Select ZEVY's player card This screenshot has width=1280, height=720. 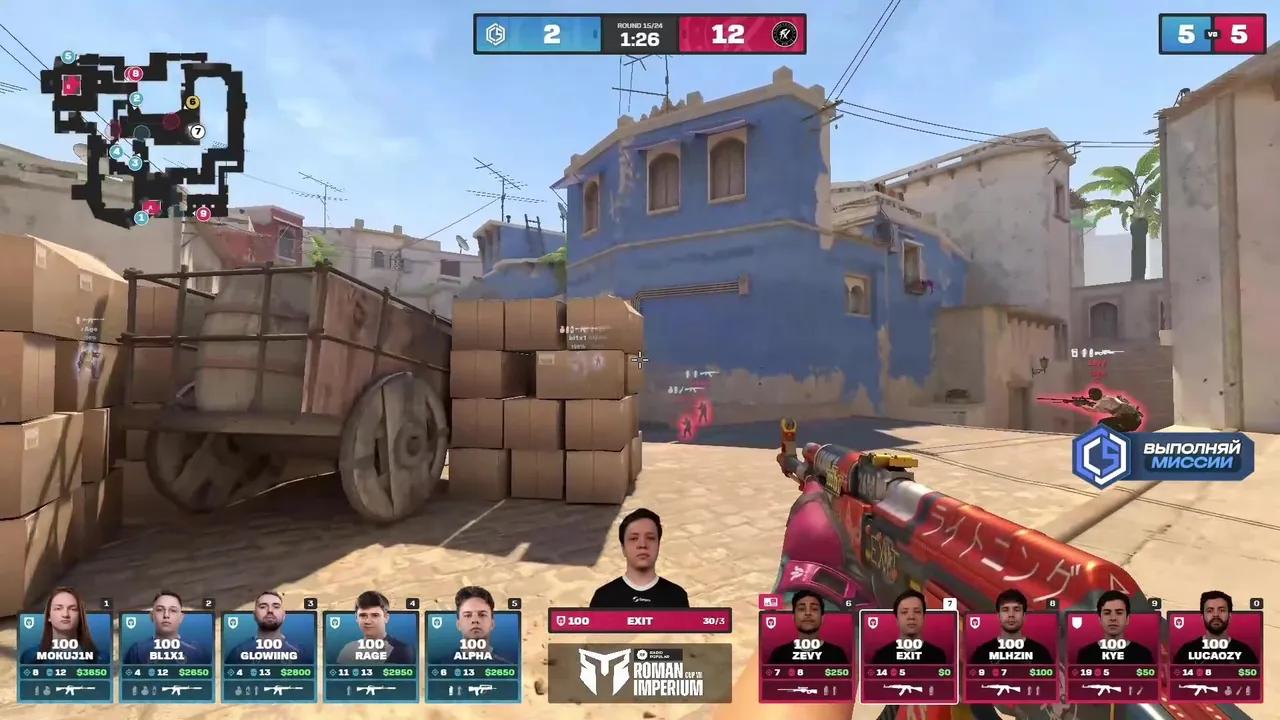(806, 650)
